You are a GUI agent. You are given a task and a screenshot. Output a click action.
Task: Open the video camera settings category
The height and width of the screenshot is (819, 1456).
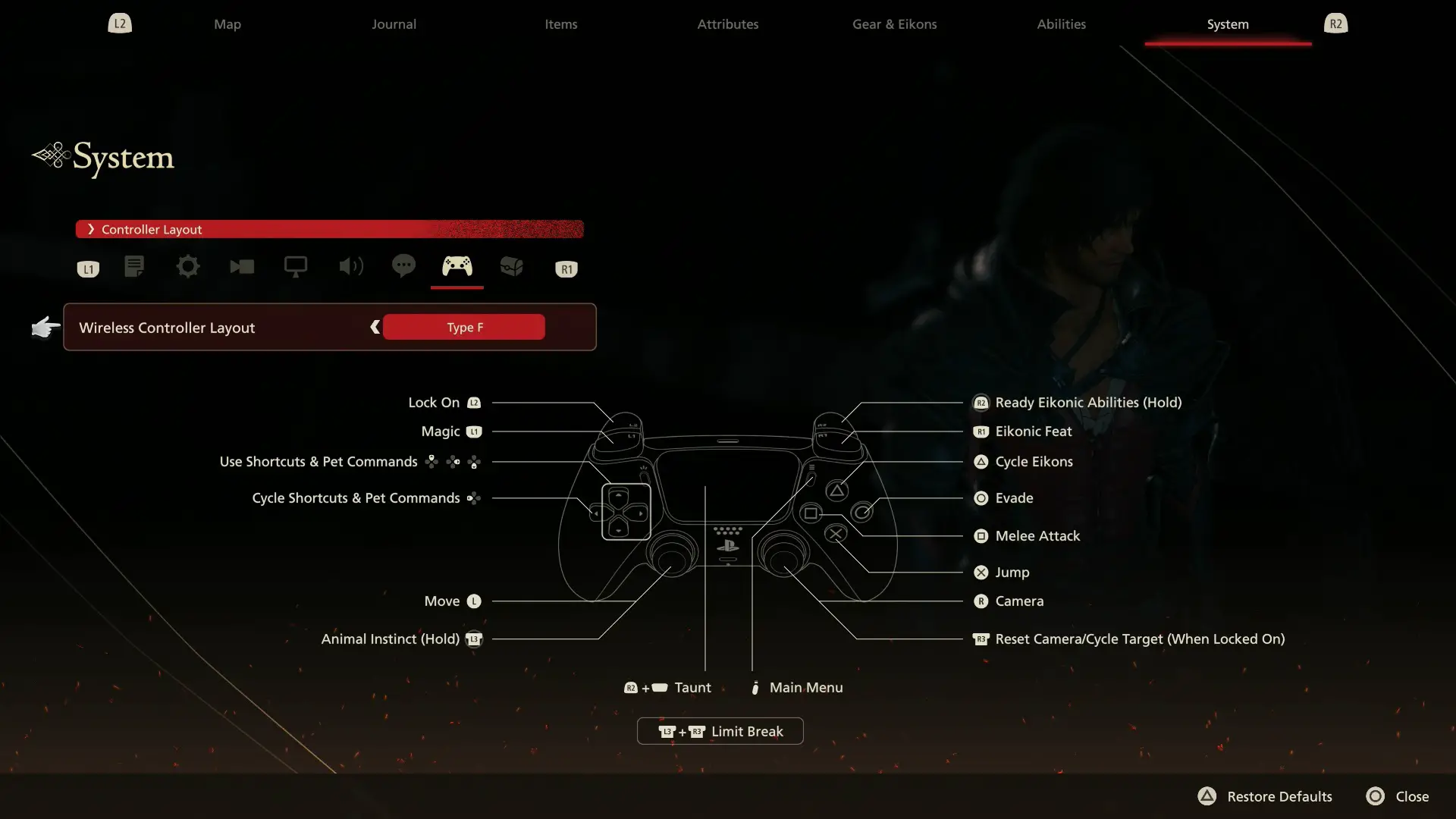242,267
